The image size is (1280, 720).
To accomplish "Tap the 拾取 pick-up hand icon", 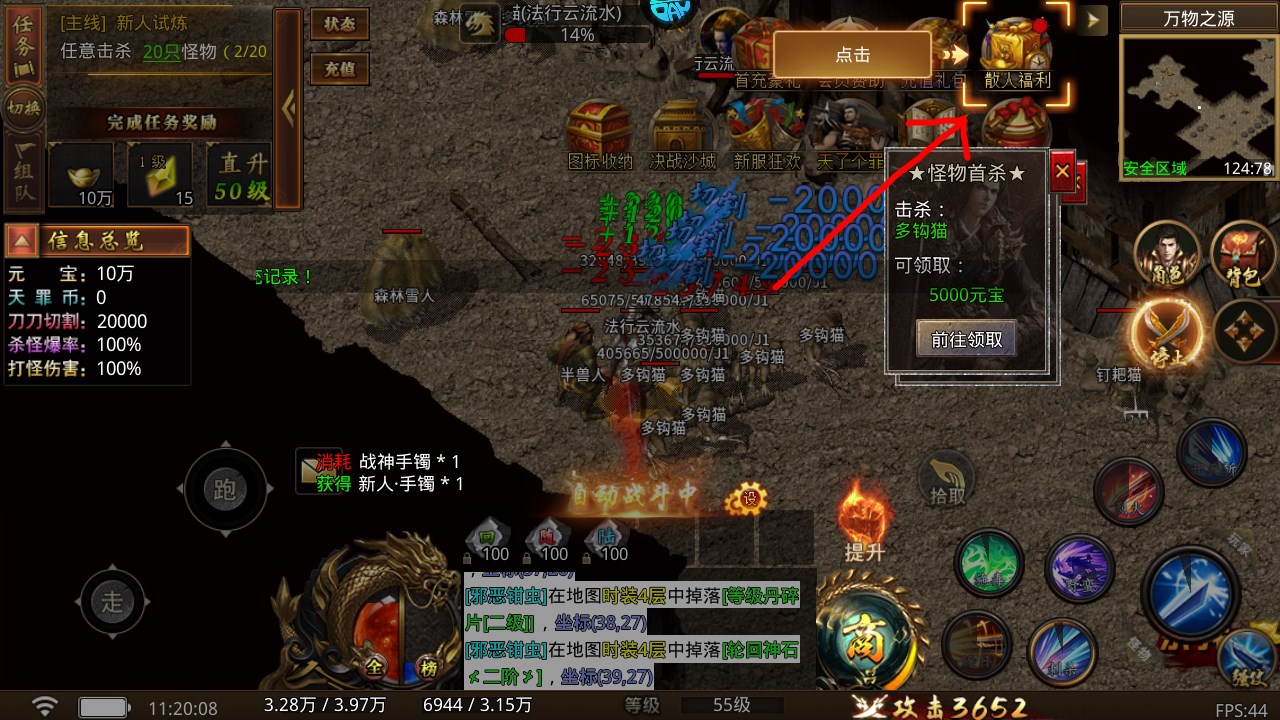I will point(947,480).
